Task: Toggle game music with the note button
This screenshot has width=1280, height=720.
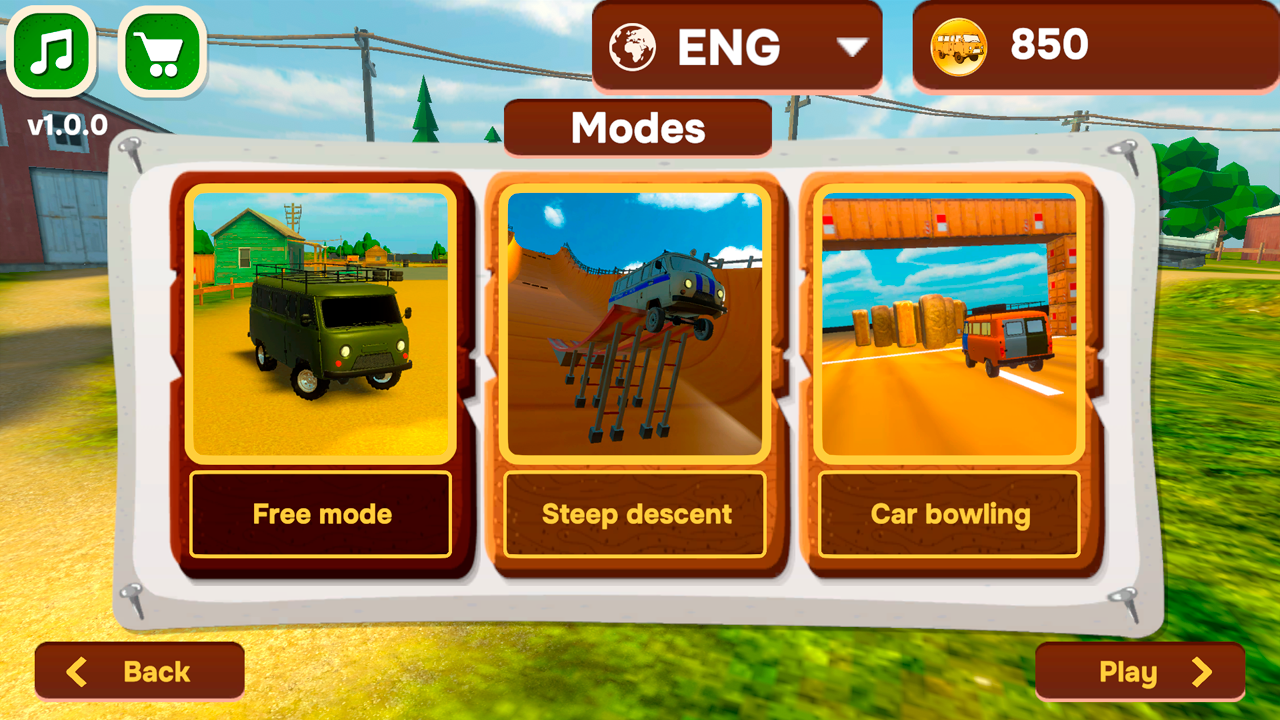Action: click(x=50, y=48)
